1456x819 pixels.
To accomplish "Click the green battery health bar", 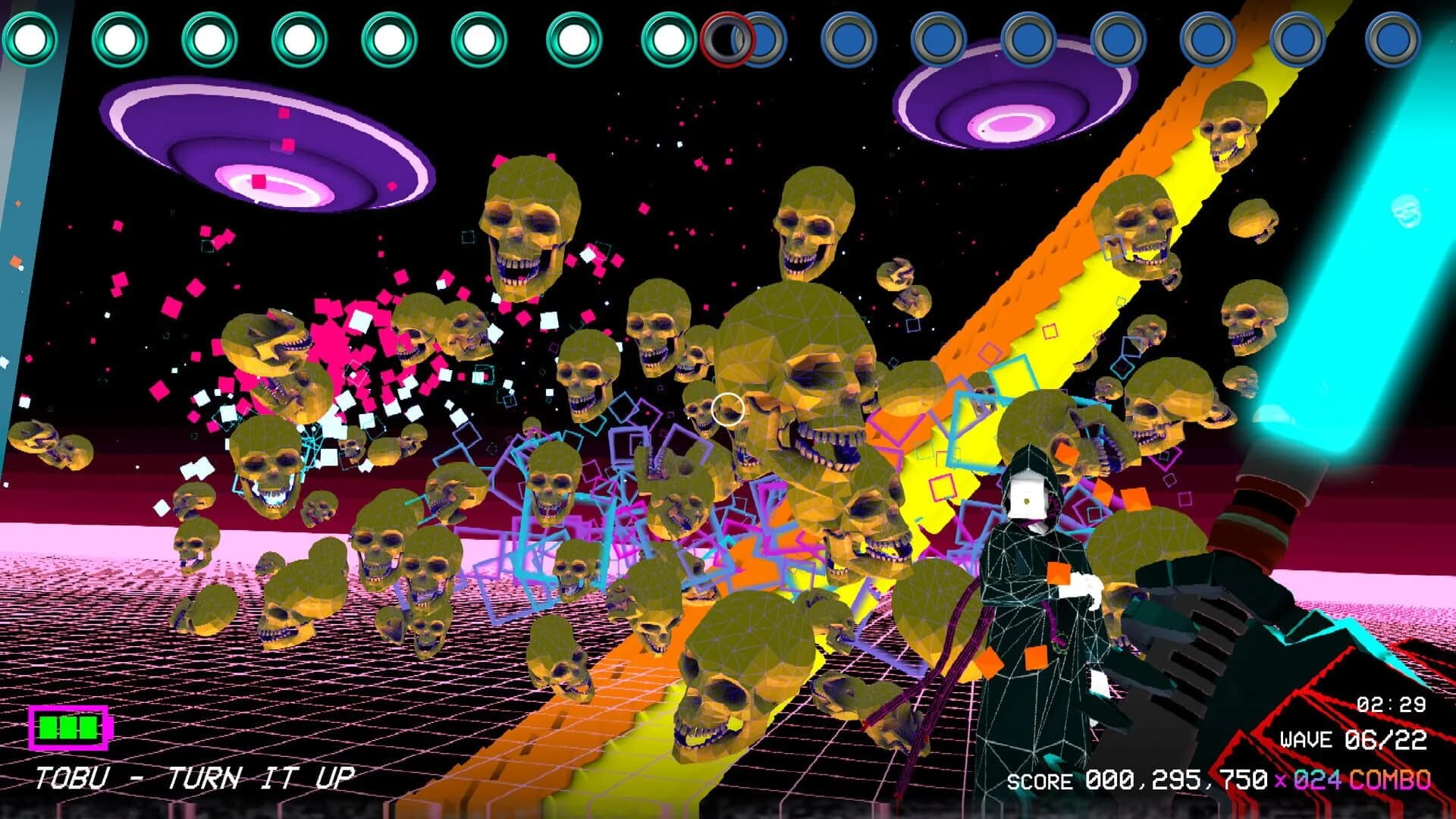I will coord(67,728).
